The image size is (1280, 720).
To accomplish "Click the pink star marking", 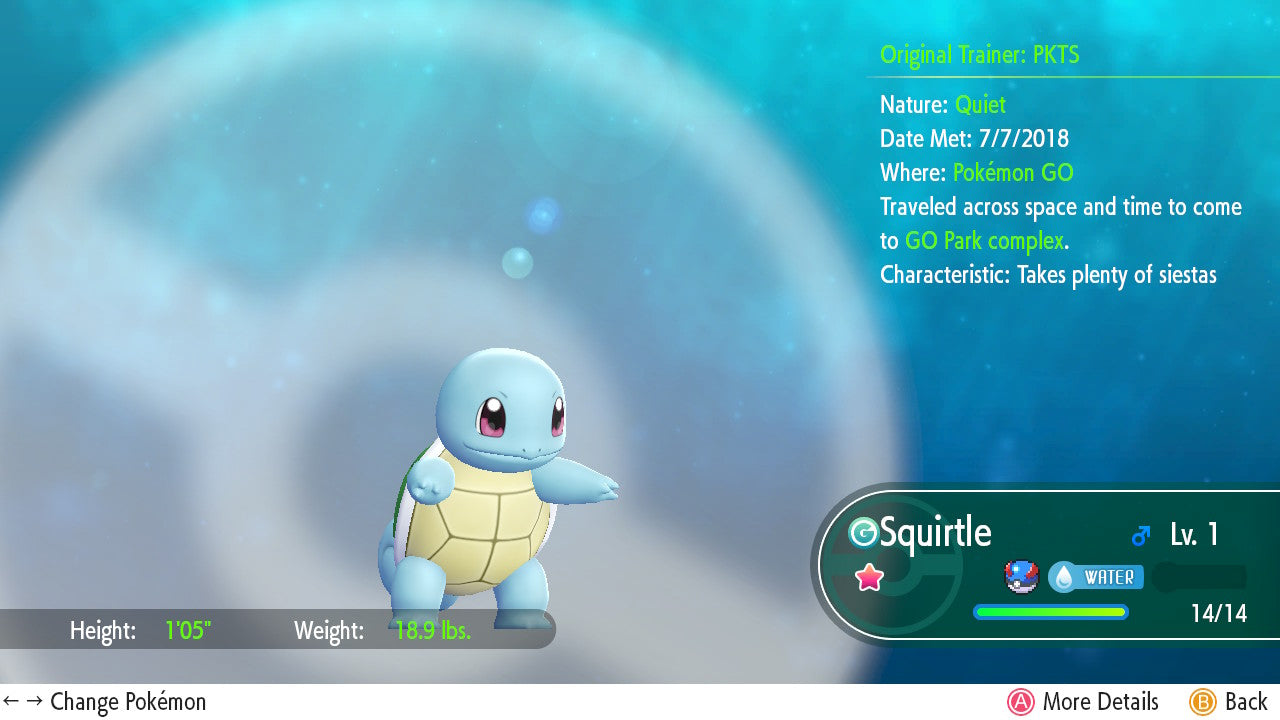I will click(869, 577).
